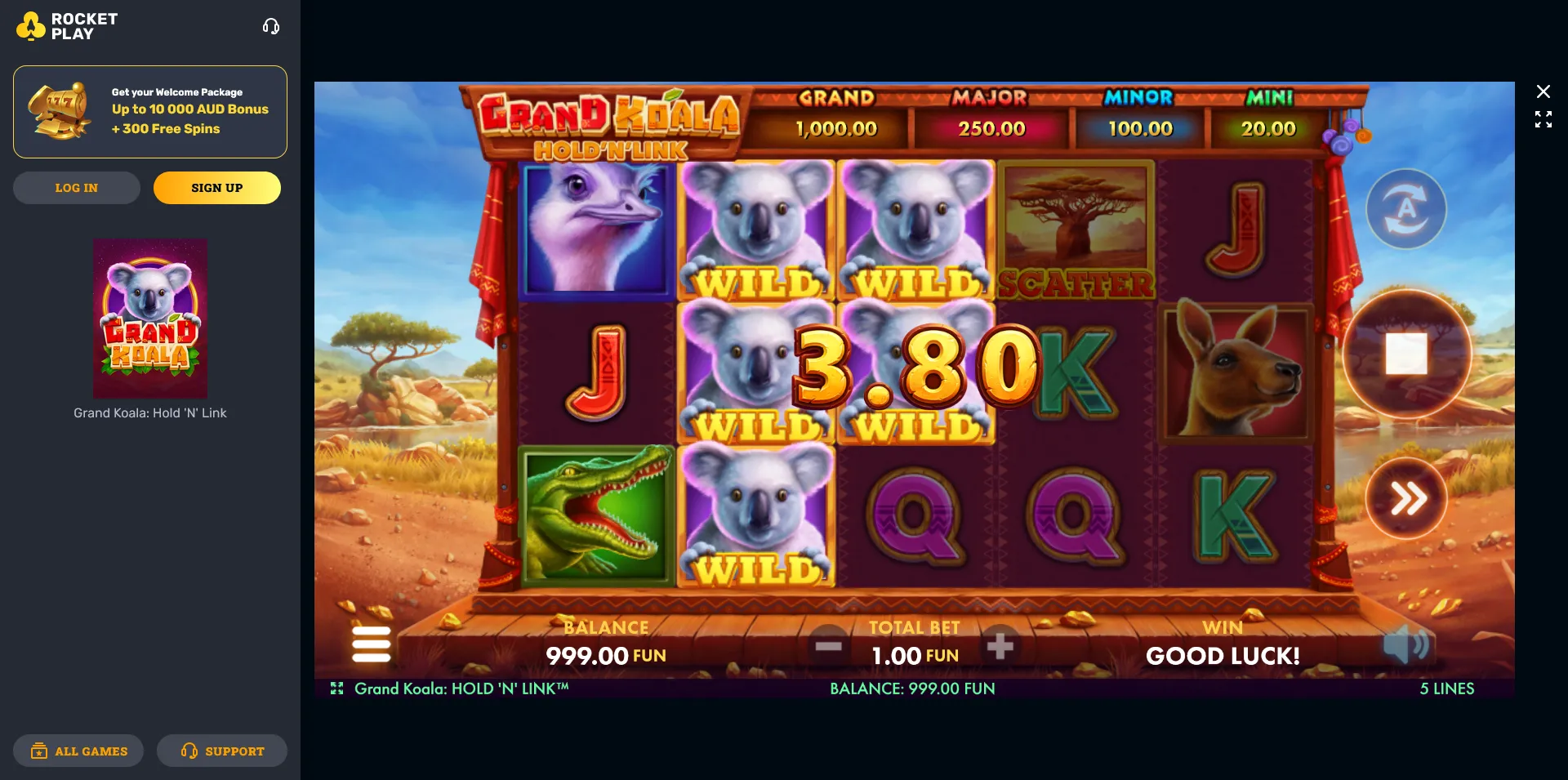This screenshot has width=1568, height=780.
Task: Activate turbo spin with the double-chevron icon
Action: point(1406,499)
